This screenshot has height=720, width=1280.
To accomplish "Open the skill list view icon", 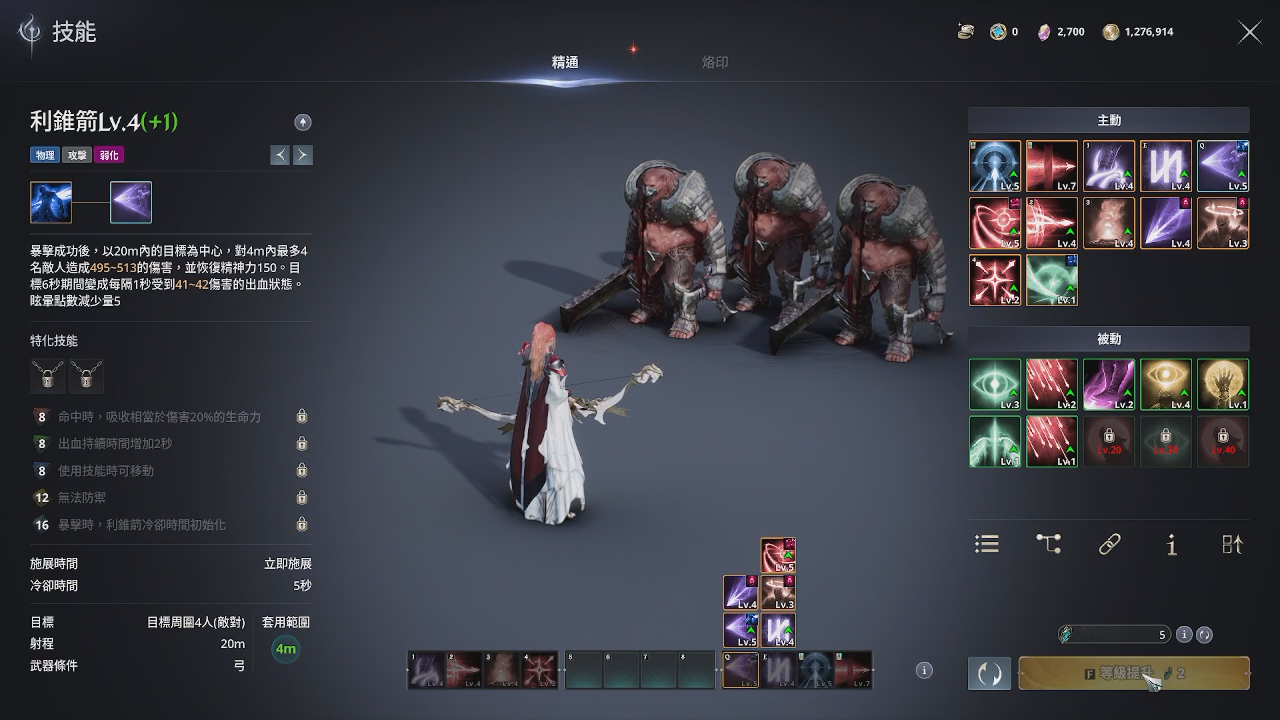I will (987, 543).
